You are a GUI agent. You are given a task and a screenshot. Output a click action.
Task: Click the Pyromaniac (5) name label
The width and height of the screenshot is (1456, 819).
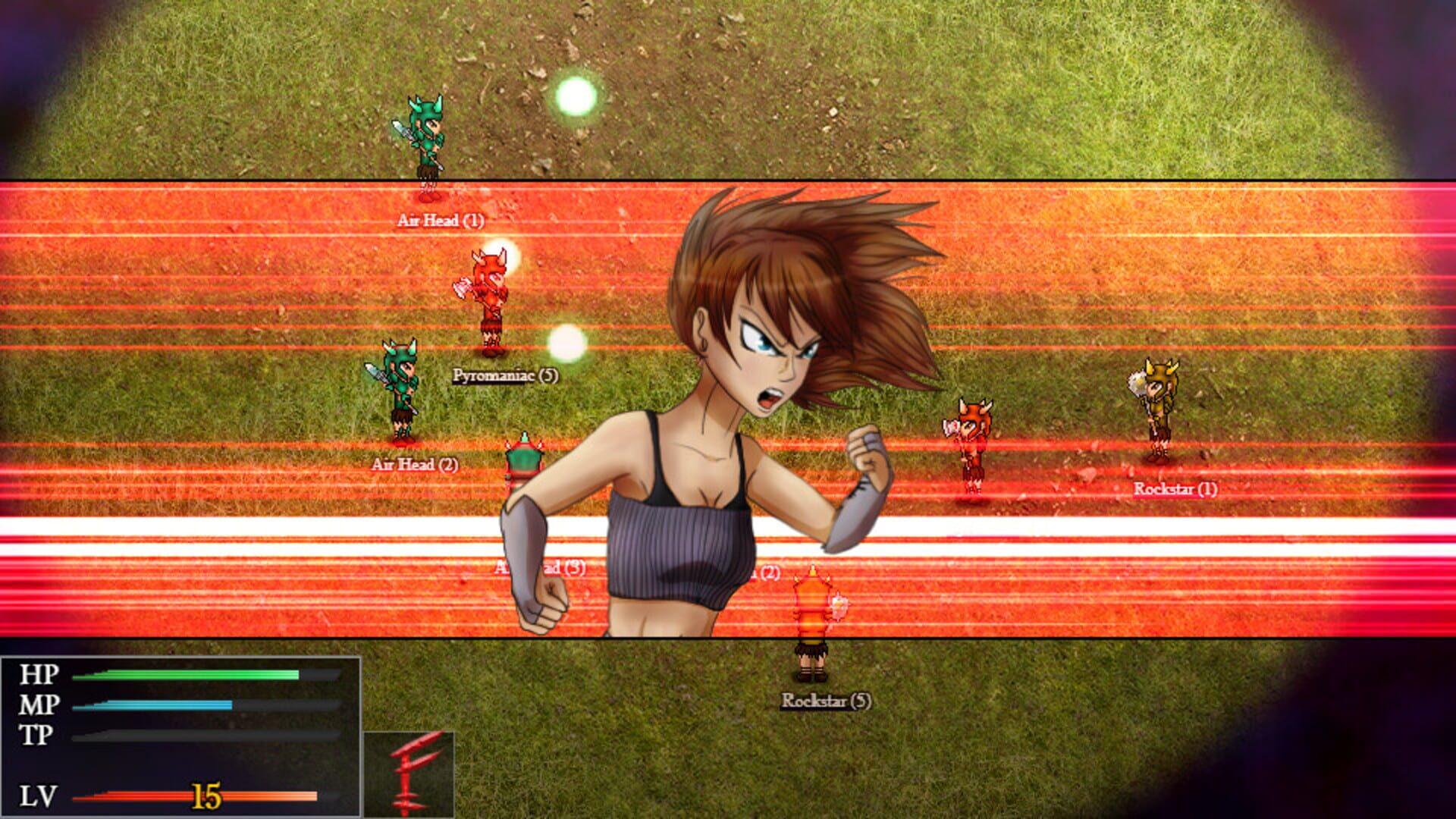tap(504, 375)
